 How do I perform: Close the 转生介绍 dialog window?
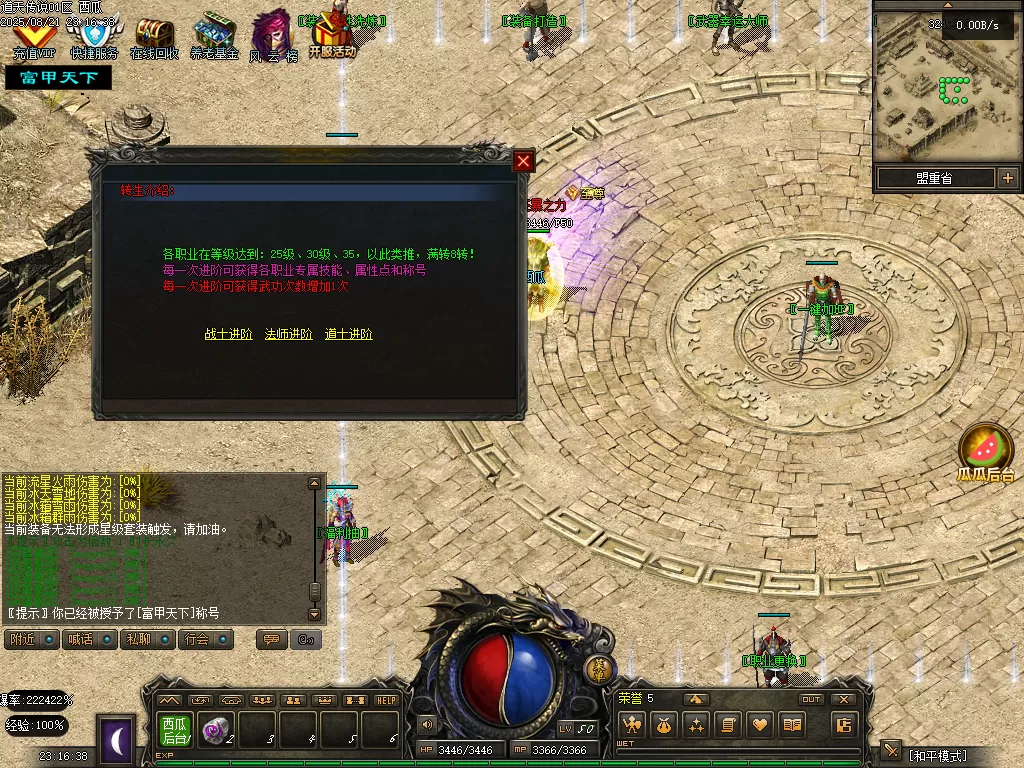pos(523,161)
